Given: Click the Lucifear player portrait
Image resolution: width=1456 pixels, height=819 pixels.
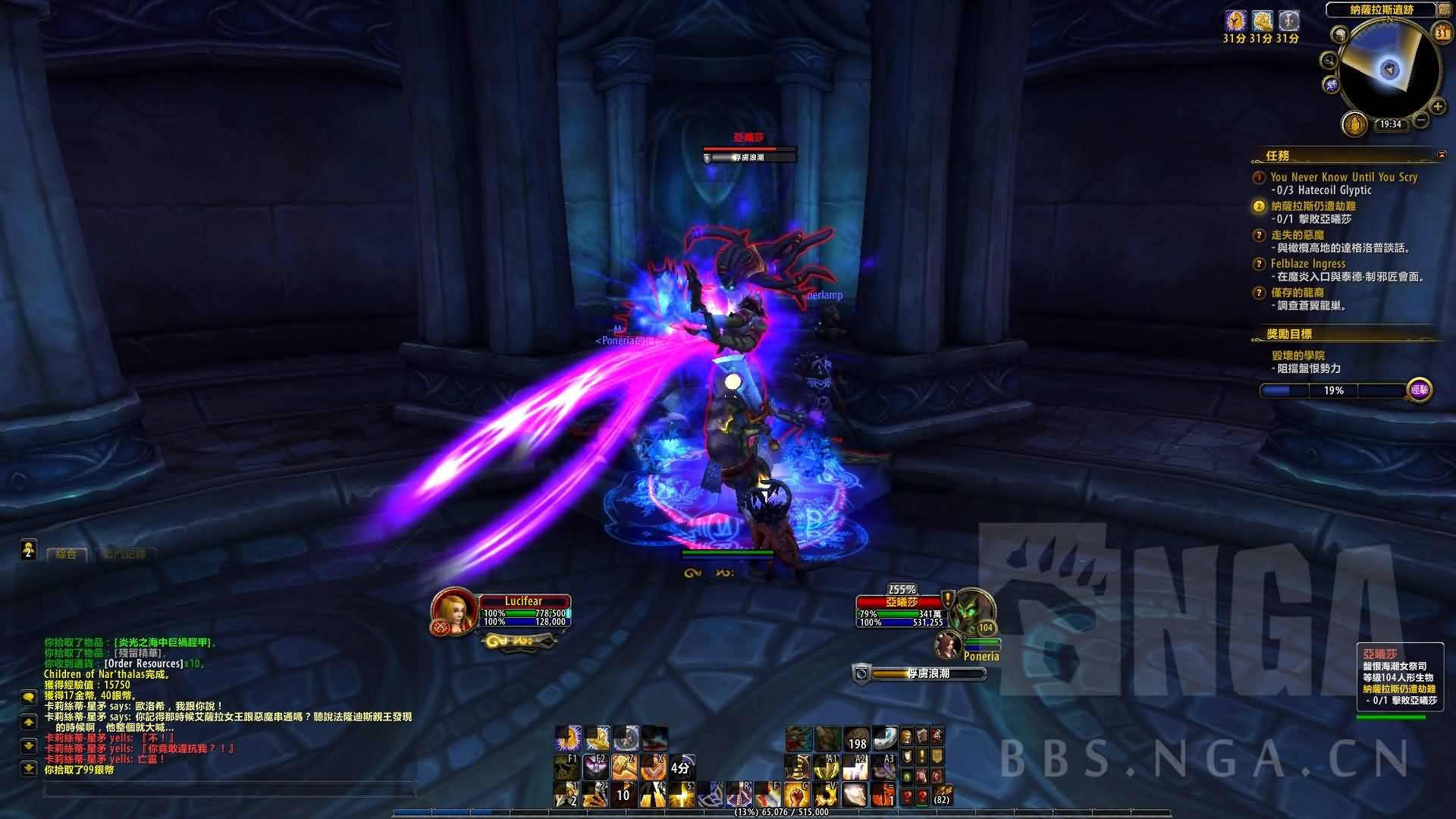Looking at the screenshot, I should 453,610.
